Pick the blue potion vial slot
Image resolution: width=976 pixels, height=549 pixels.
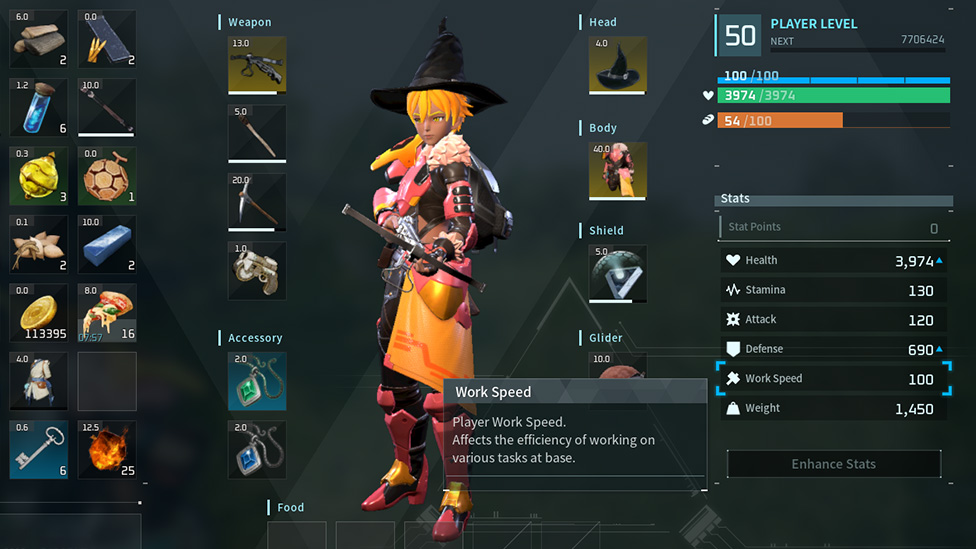point(39,107)
